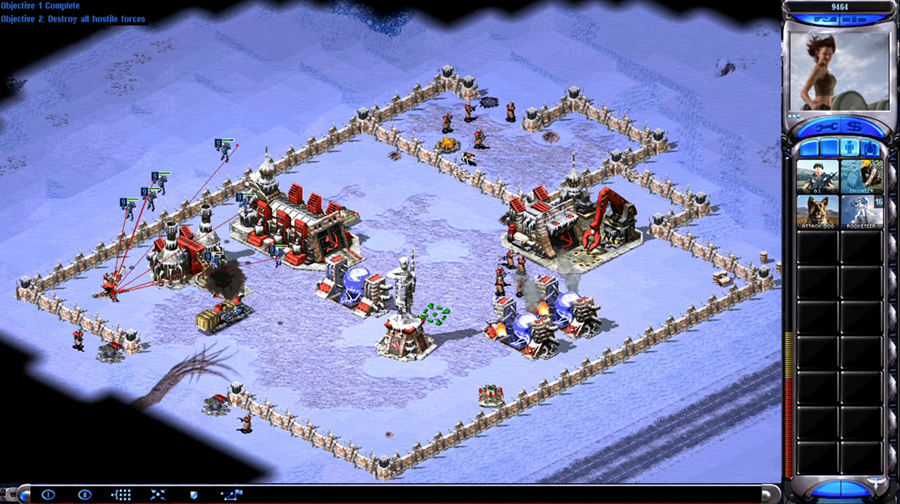Switch to the infantry production tab
The width and height of the screenshot is (900, 504).
pos(850,148)
